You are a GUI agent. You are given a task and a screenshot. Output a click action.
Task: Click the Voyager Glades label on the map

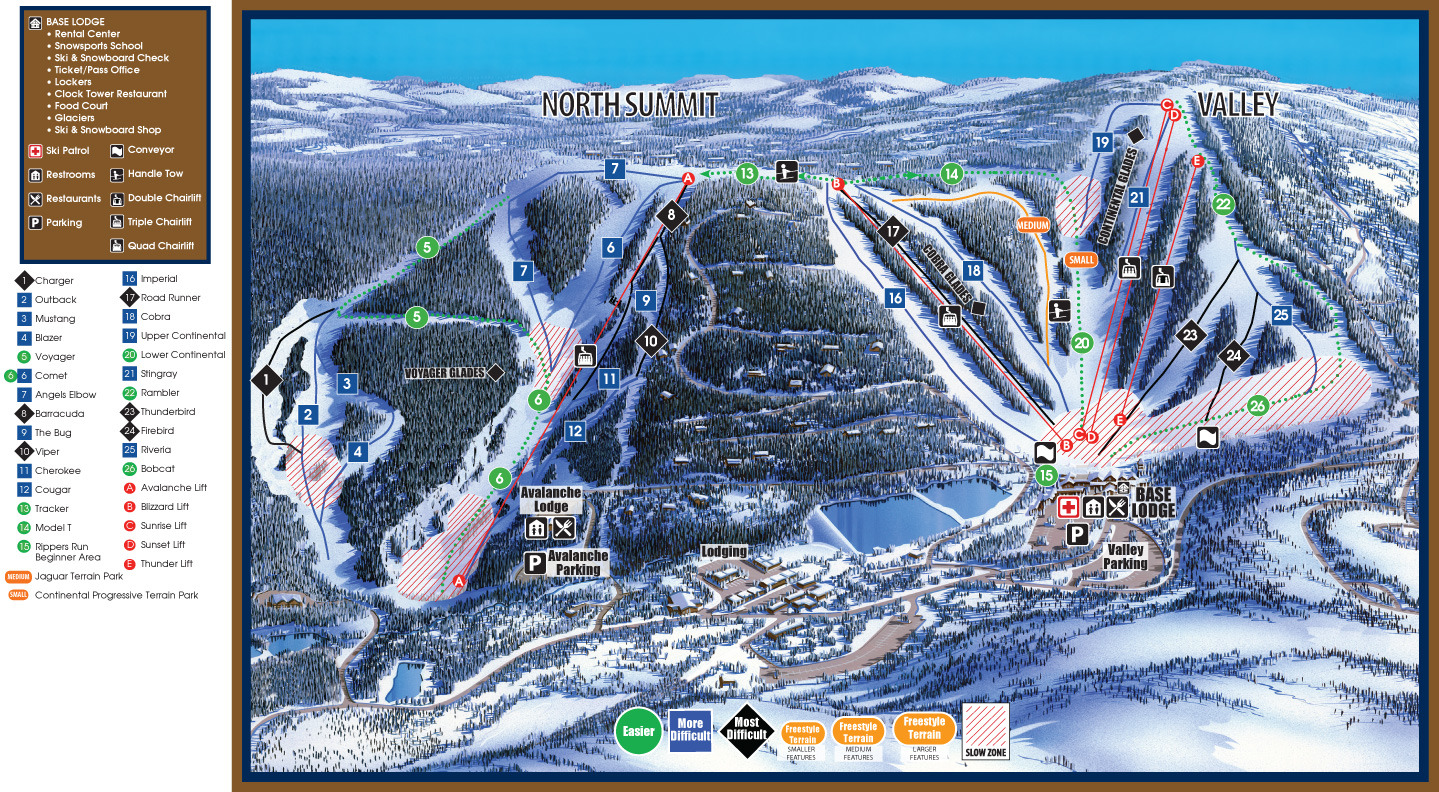444,373
